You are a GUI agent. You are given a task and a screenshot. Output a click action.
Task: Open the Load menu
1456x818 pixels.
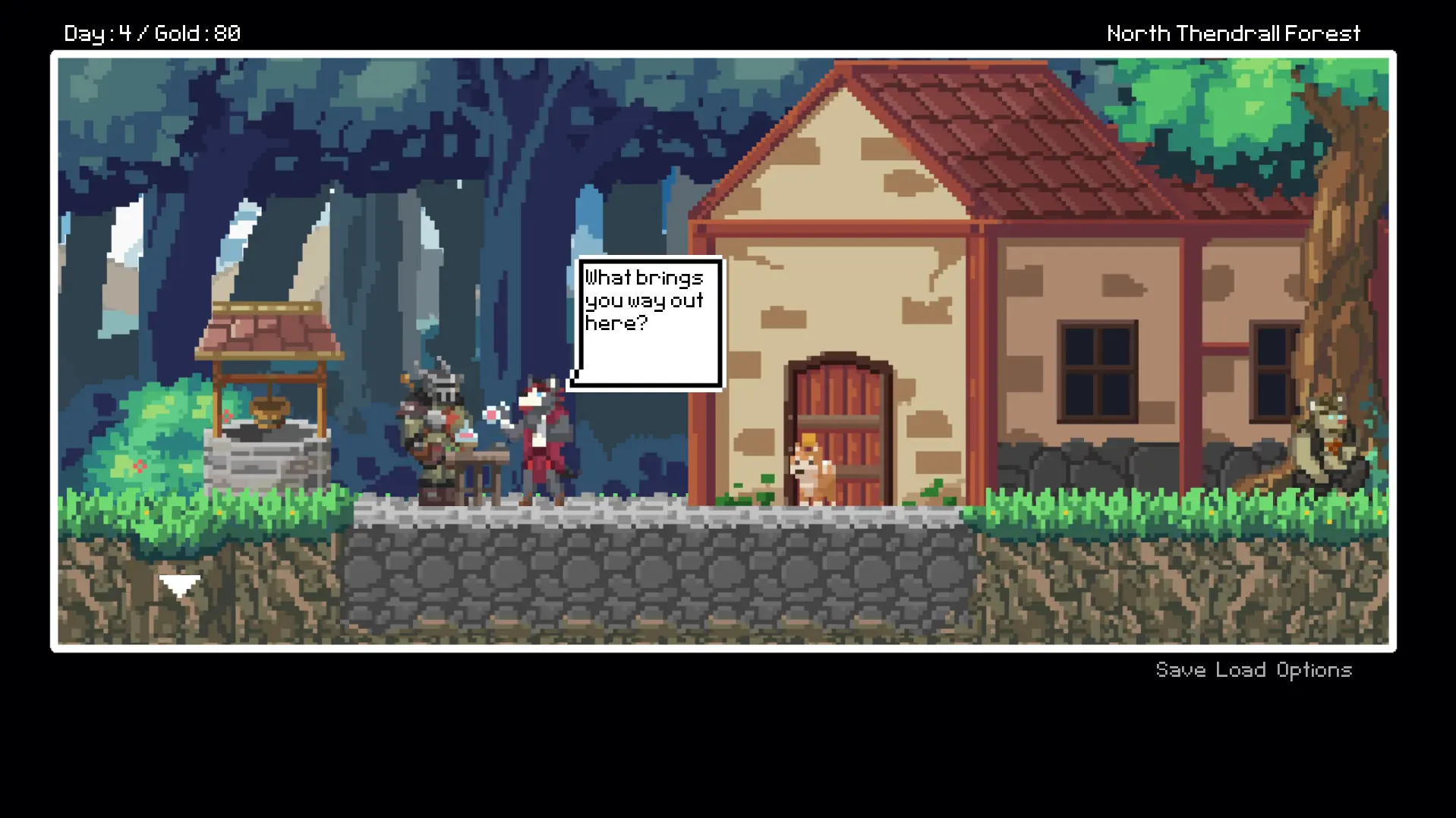pyautogui.click(x=1240, y=670)
